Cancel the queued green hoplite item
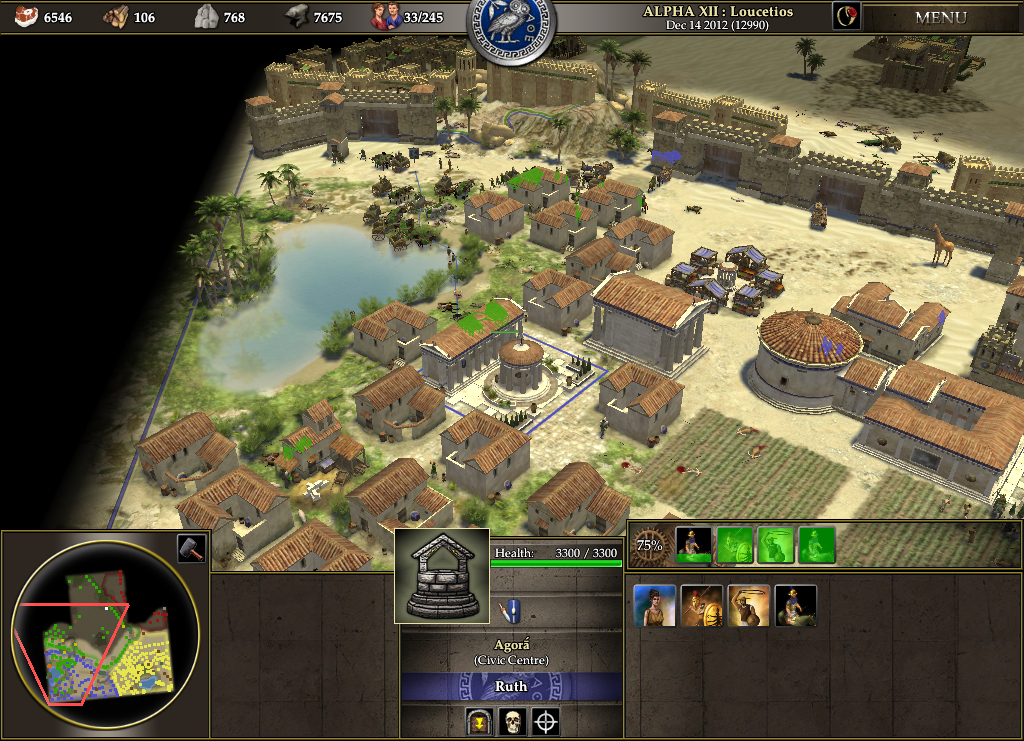This screenshot has height=741, width=1024. [x=735, y=546]
